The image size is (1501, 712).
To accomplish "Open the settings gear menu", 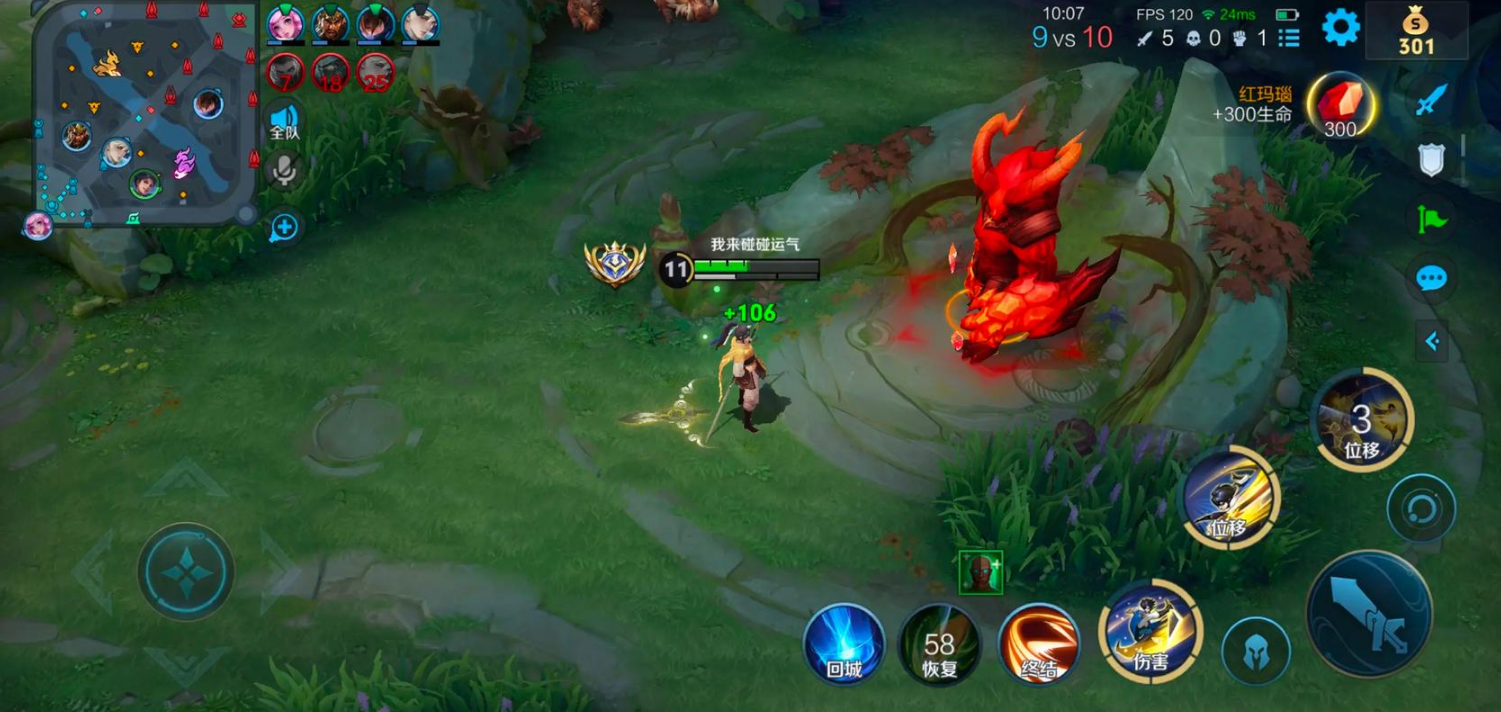I will 1341,28.
